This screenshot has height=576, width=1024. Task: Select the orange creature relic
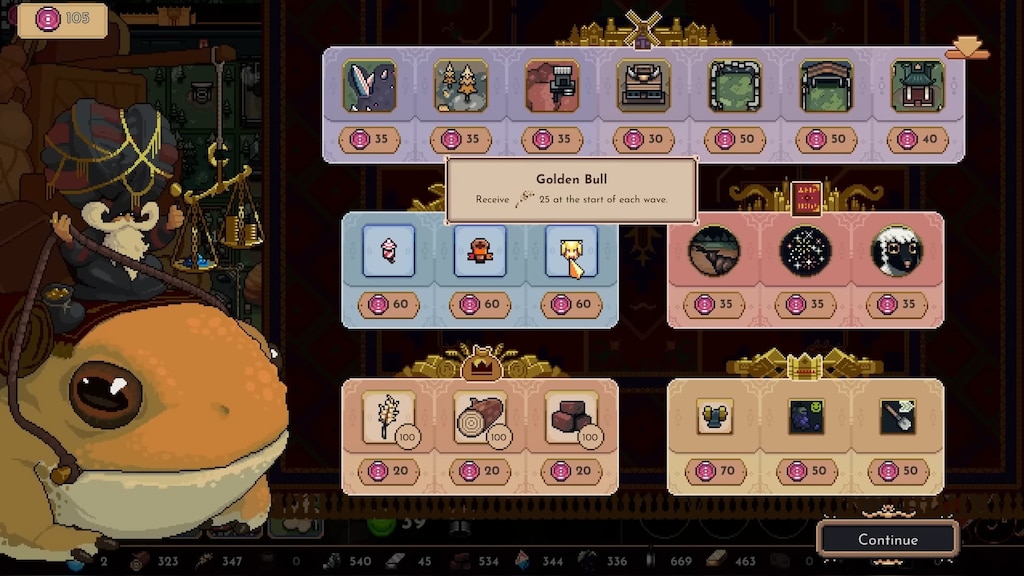tap(480, 251)
